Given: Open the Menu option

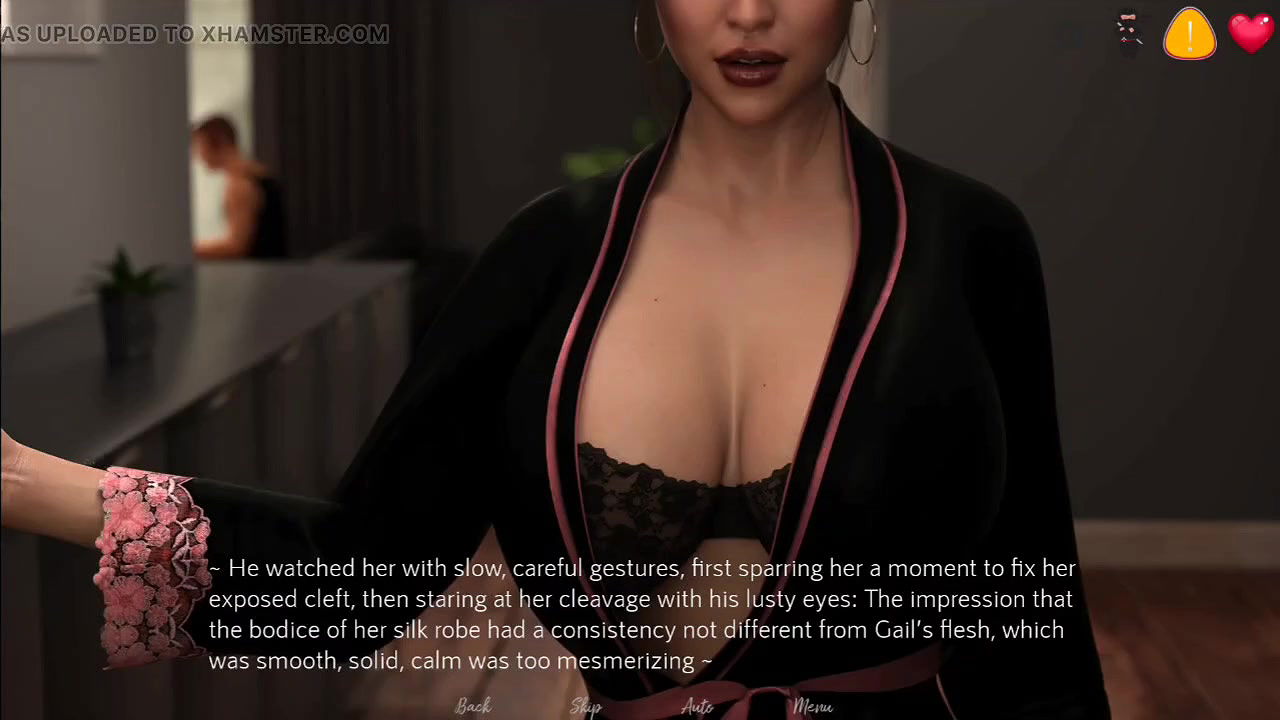Looking at the screenshot, I should [x=812, y=706].
